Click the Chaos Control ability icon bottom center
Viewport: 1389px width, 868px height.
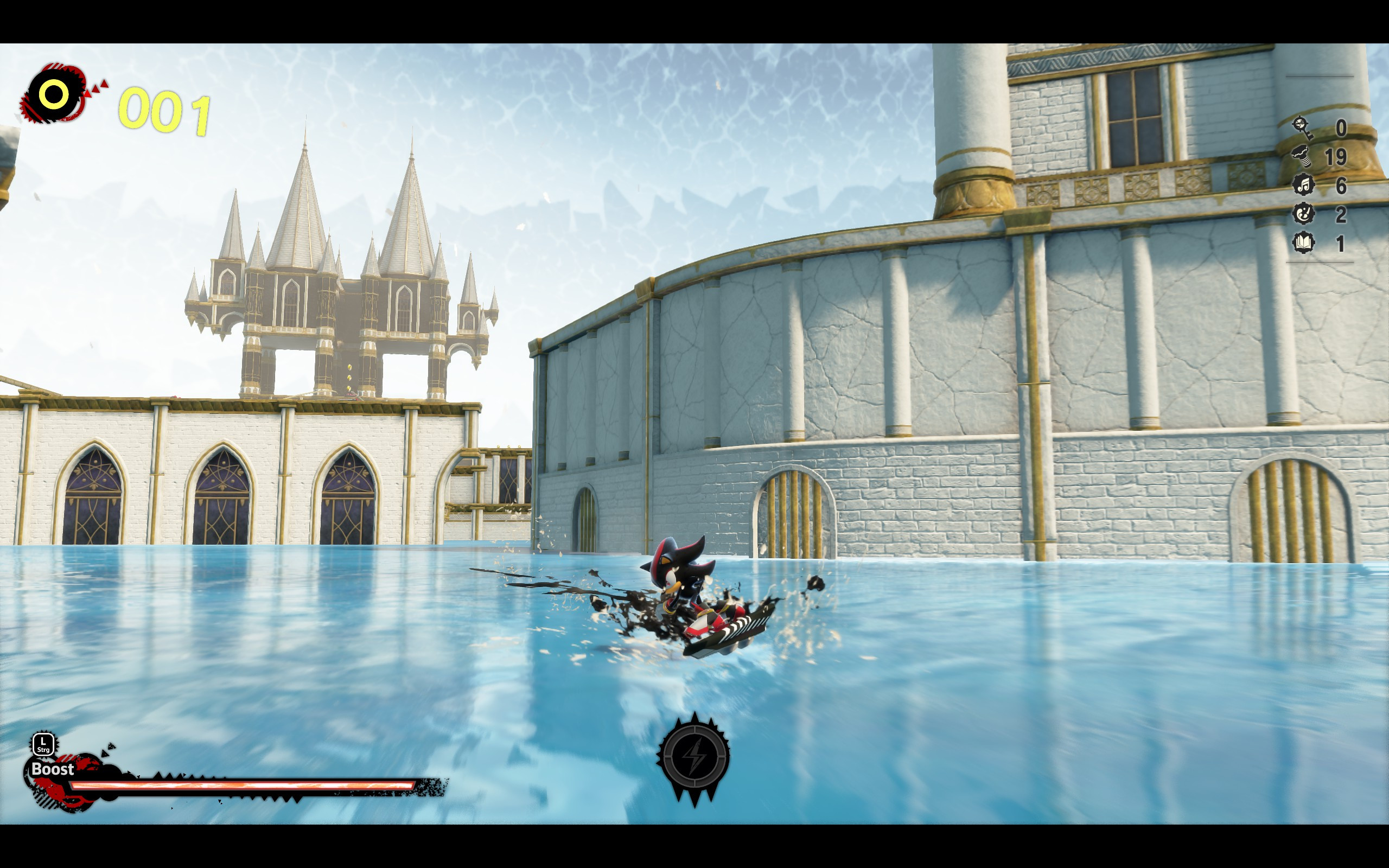tap(695, 757)
